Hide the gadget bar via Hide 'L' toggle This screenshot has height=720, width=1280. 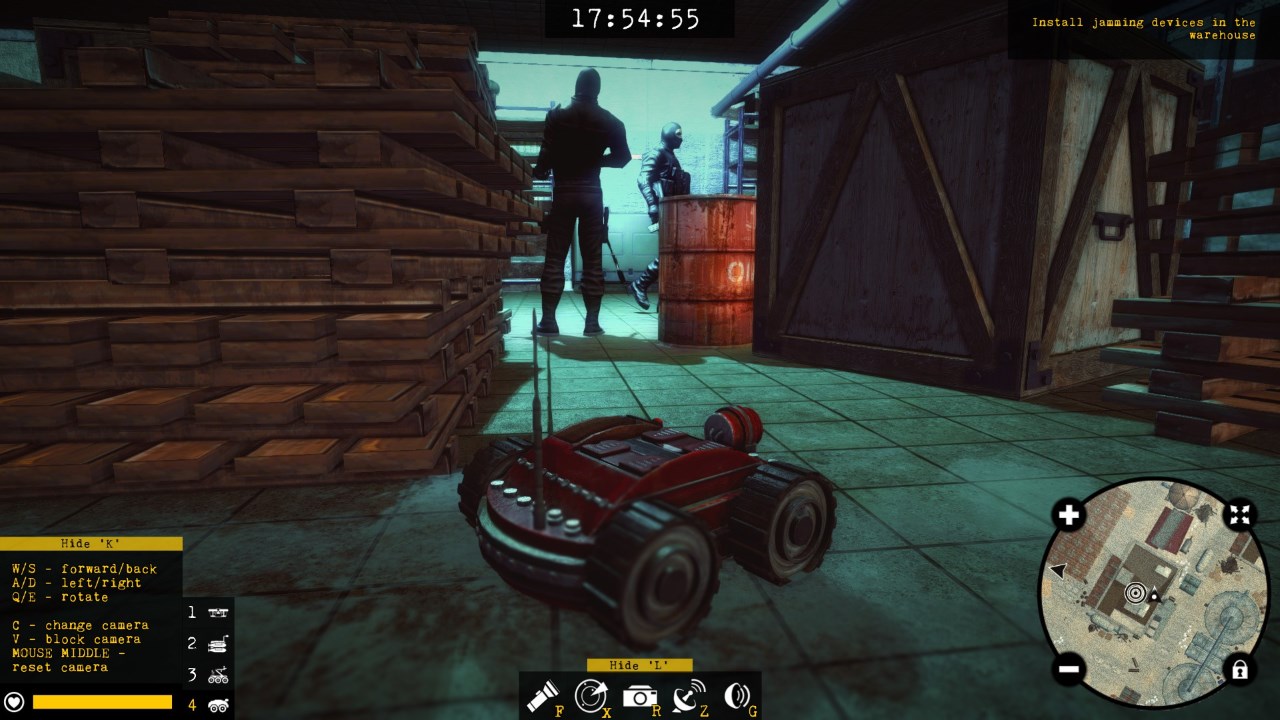click(640, 665)
